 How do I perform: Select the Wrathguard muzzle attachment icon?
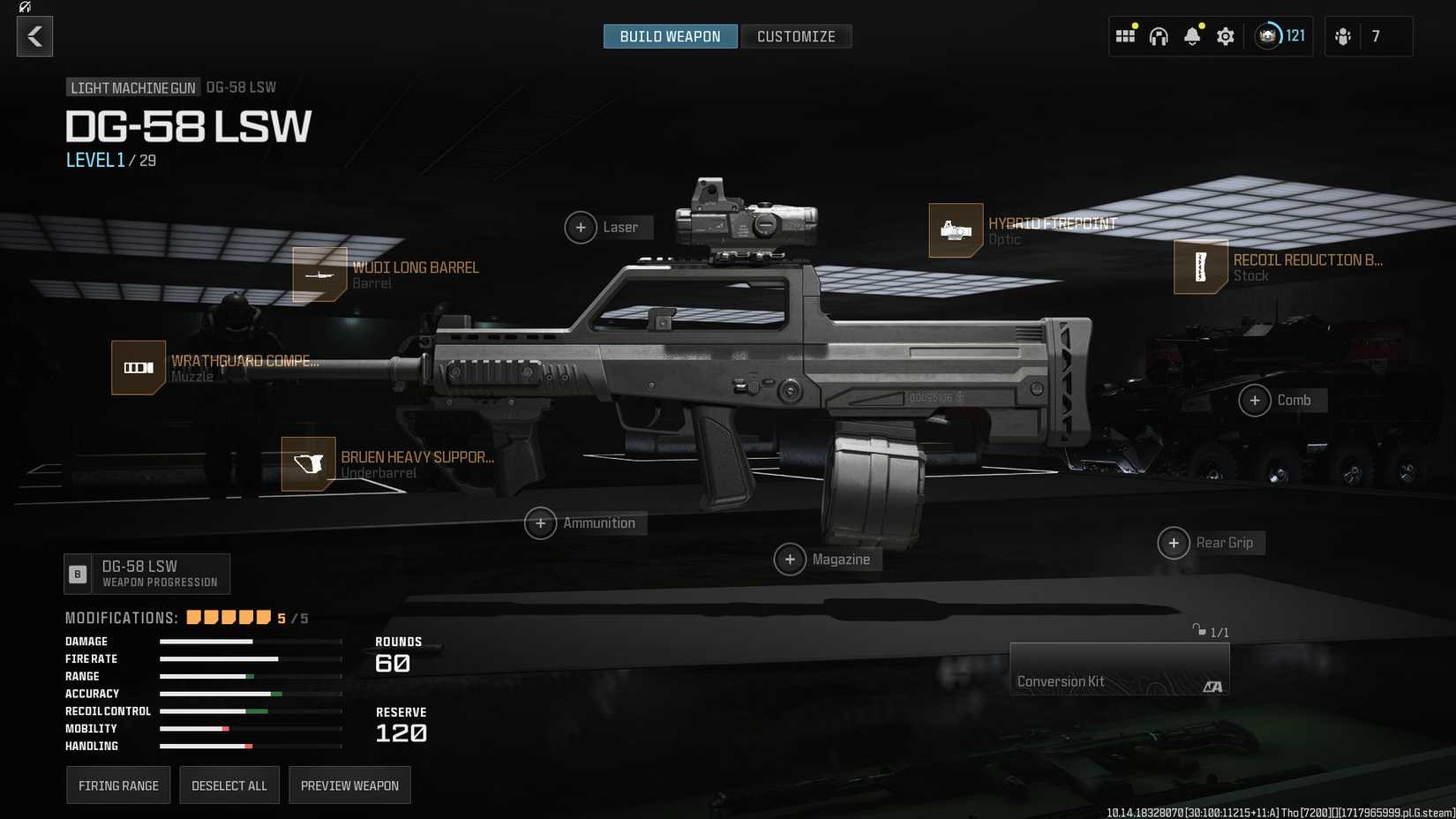(x=138, y=367)
